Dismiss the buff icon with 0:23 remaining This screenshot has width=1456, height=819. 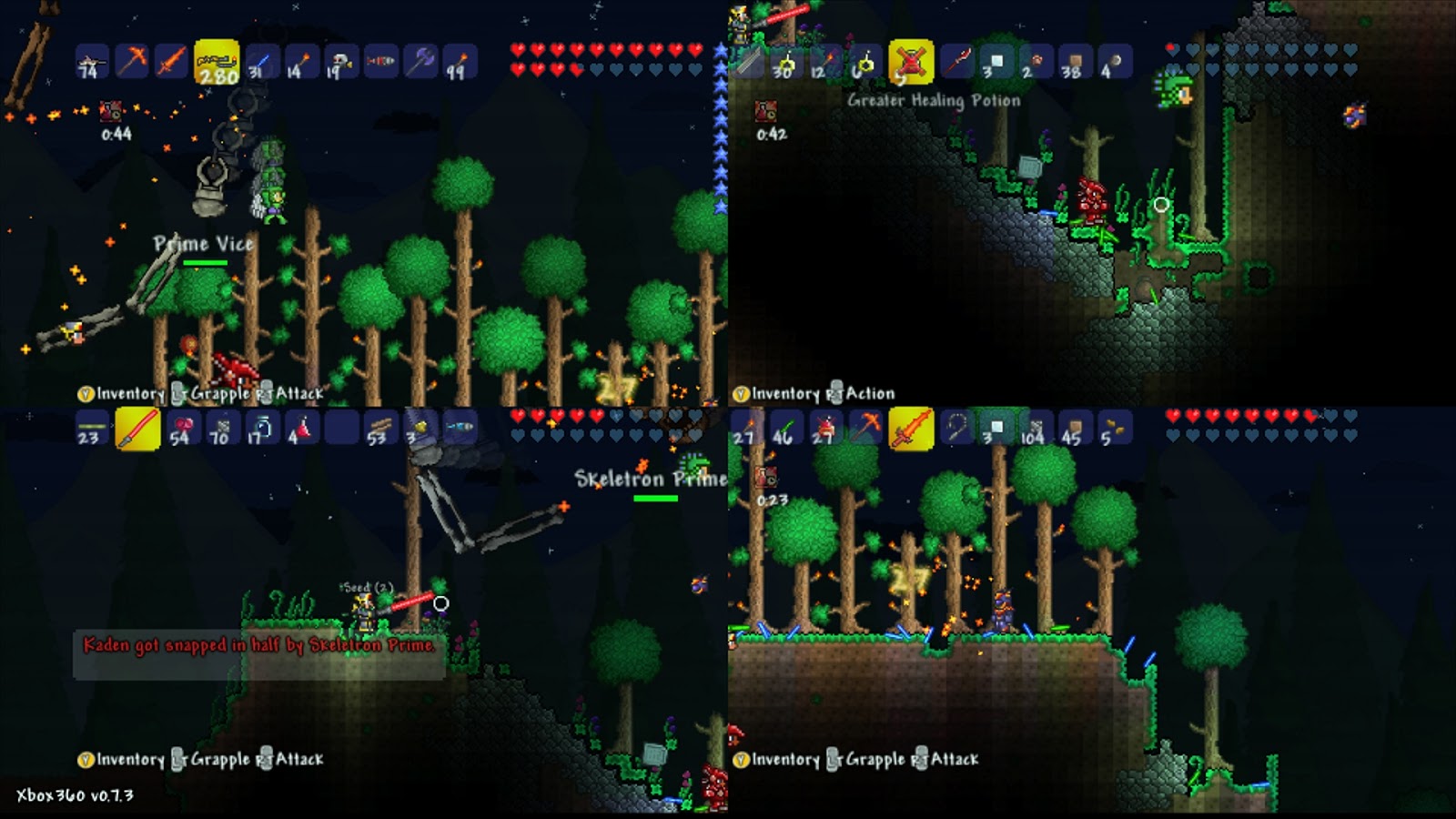[764, 478]
